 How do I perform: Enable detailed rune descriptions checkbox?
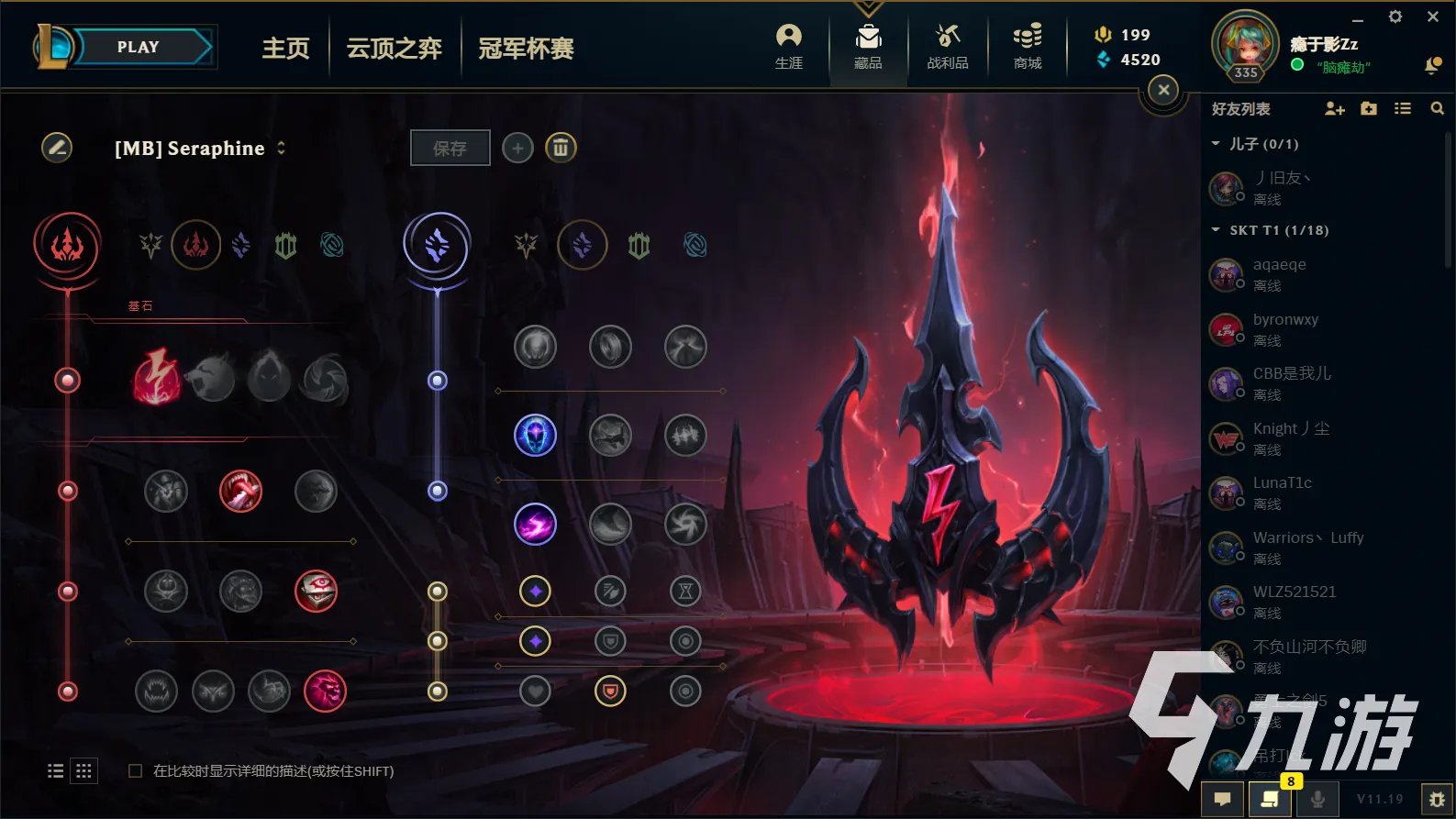134,771
